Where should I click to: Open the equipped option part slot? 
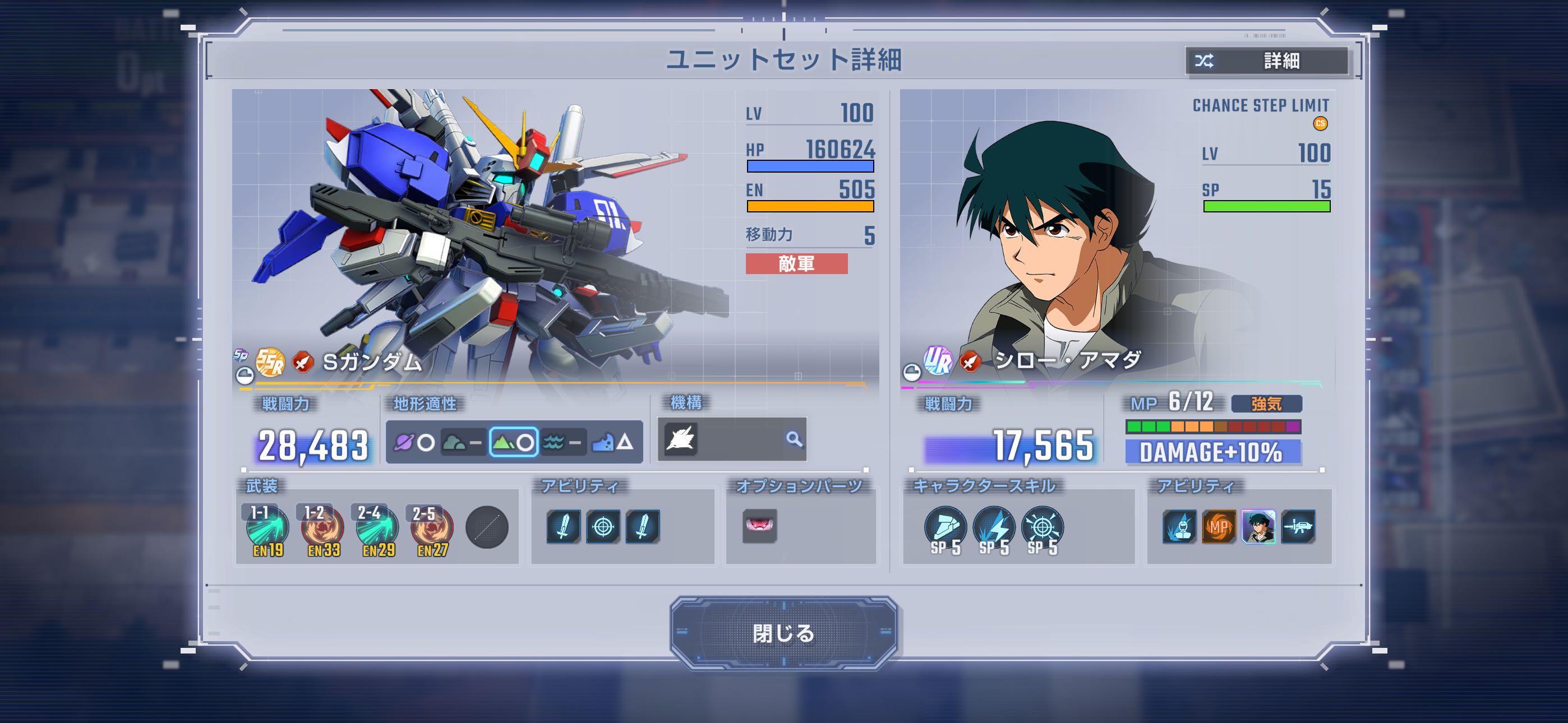tap(760, 526)
